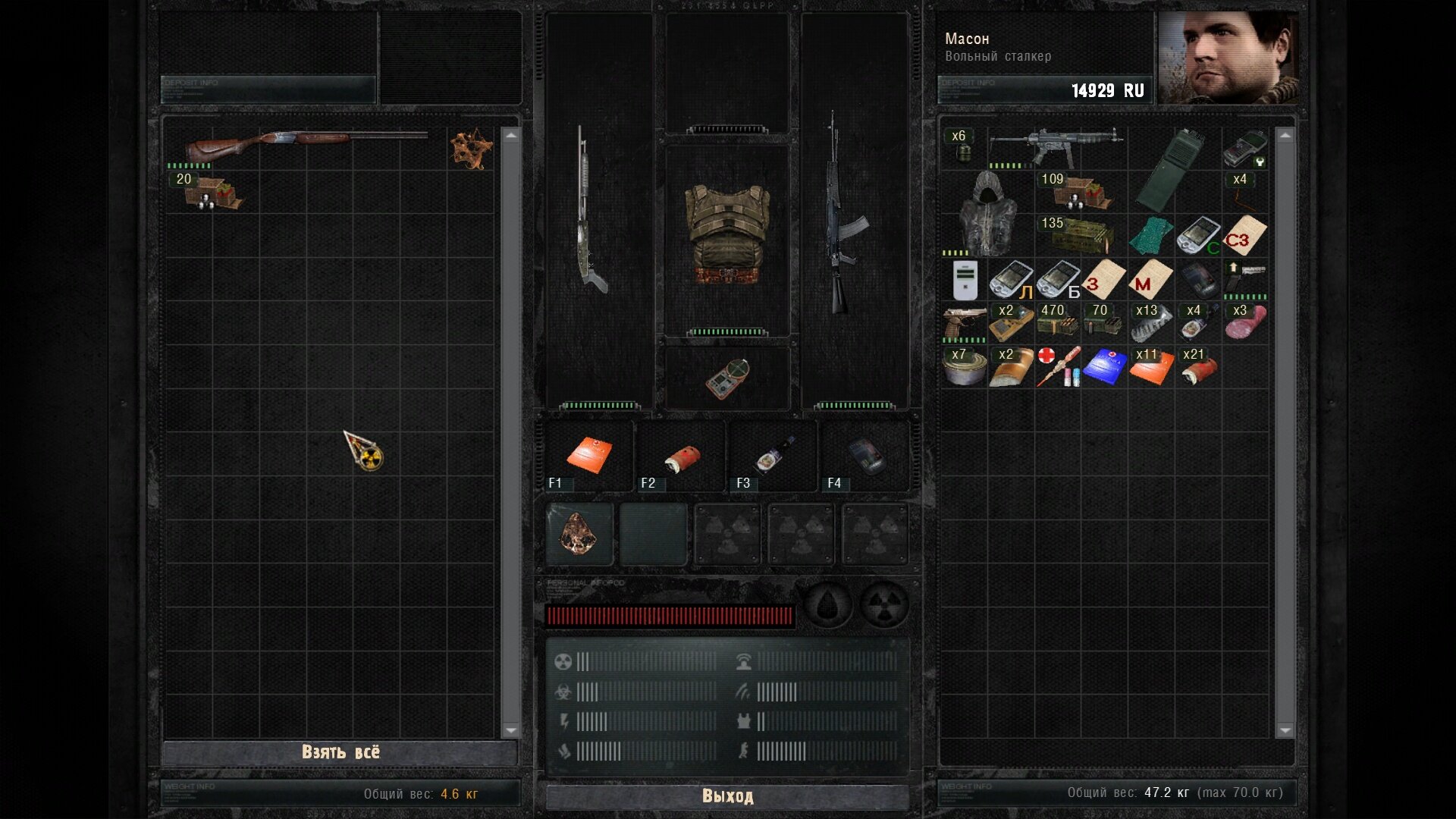The height and width of the screenshot is (819, 1456).
Task: Click the equipped detector device slot
Action: [x=727, y=378]
